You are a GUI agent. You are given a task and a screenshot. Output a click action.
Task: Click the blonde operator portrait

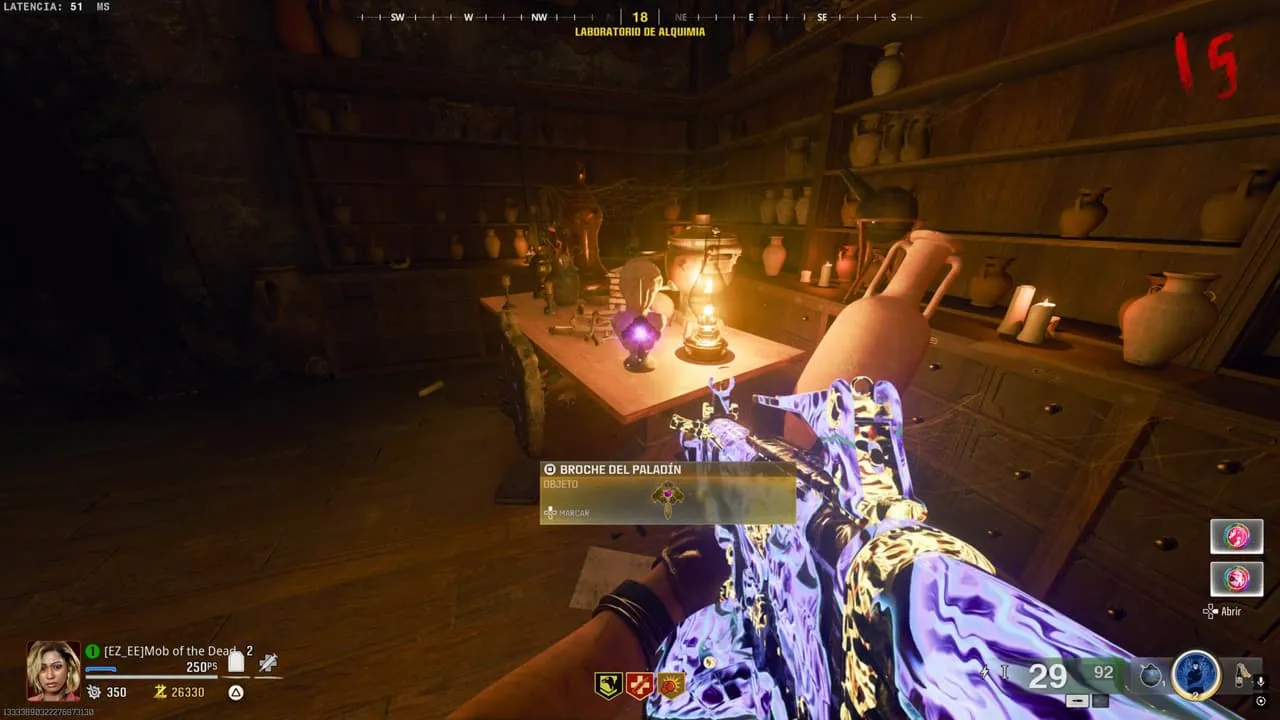[53, 669]
